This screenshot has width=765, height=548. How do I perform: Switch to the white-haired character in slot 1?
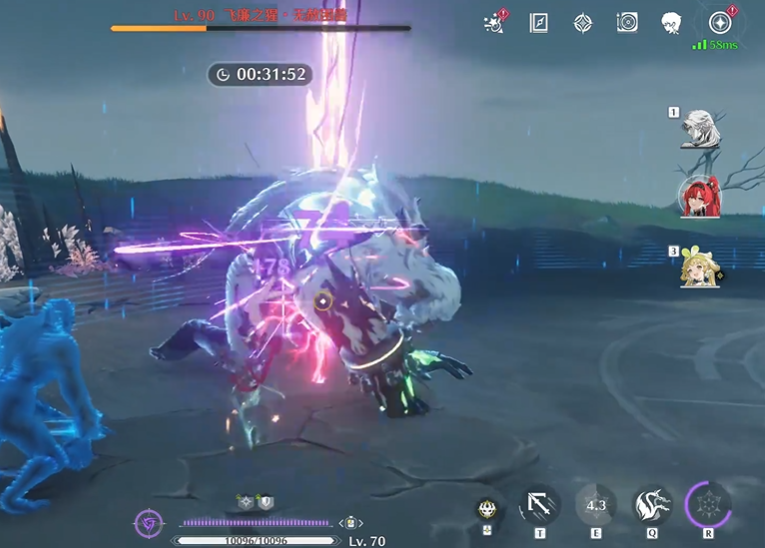click(700, 129)
